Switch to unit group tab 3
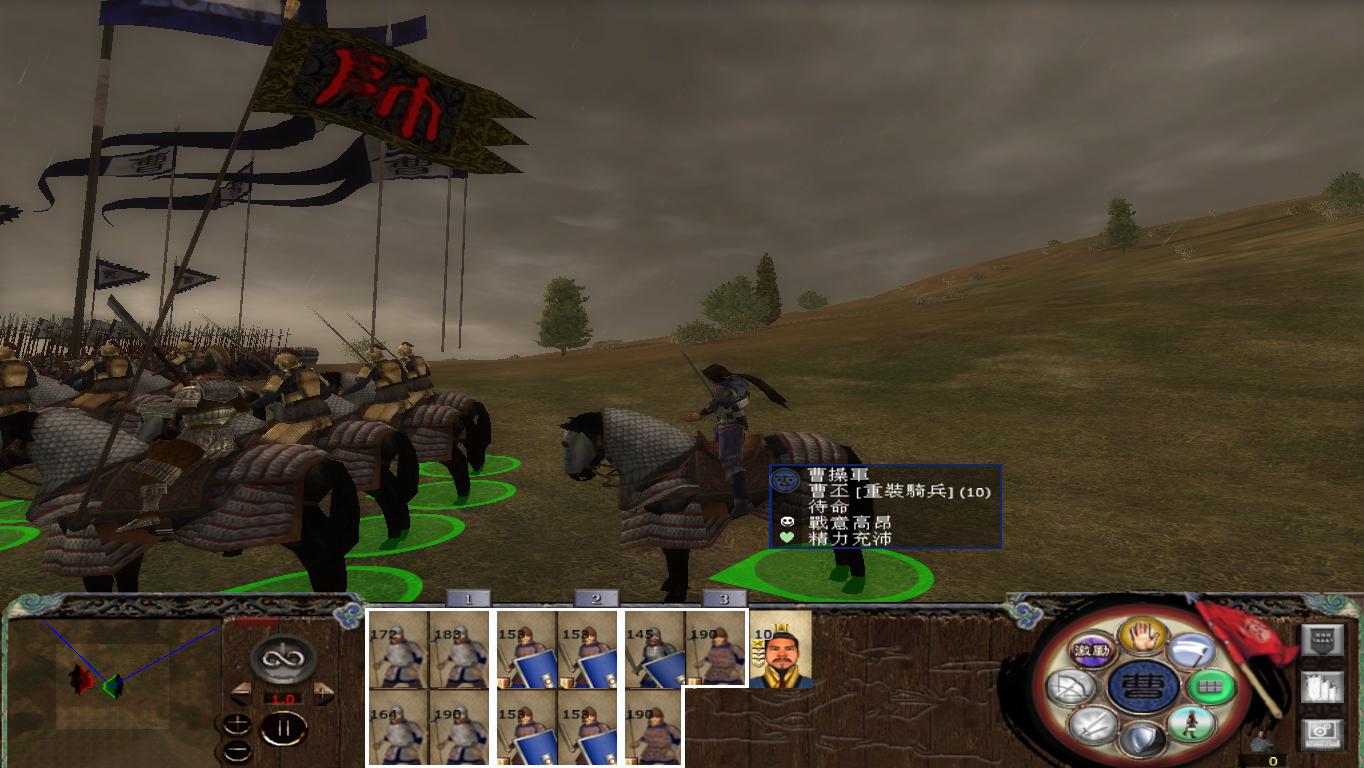The image size is (1364, 768). click(722, 598)
